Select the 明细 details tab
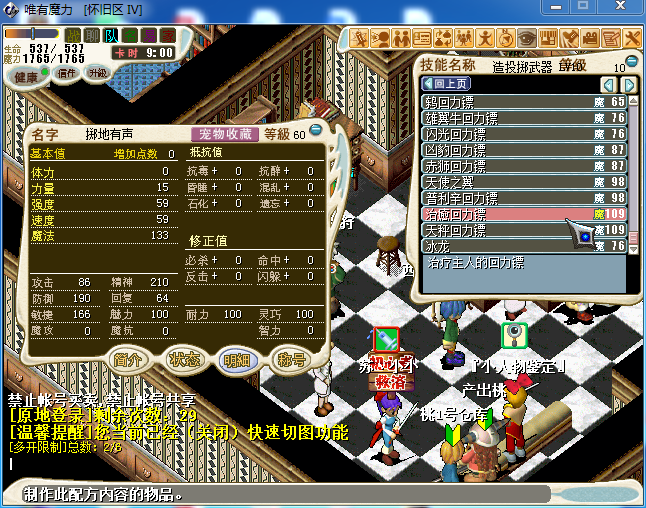Viewport: 646px width, 508px height. coord(238,359)
